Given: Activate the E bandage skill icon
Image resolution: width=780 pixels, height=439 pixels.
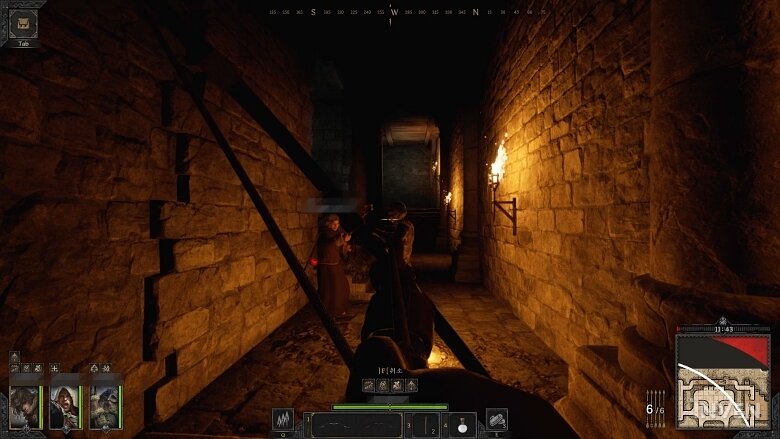Looking at the screenshot, I should 496,420.
